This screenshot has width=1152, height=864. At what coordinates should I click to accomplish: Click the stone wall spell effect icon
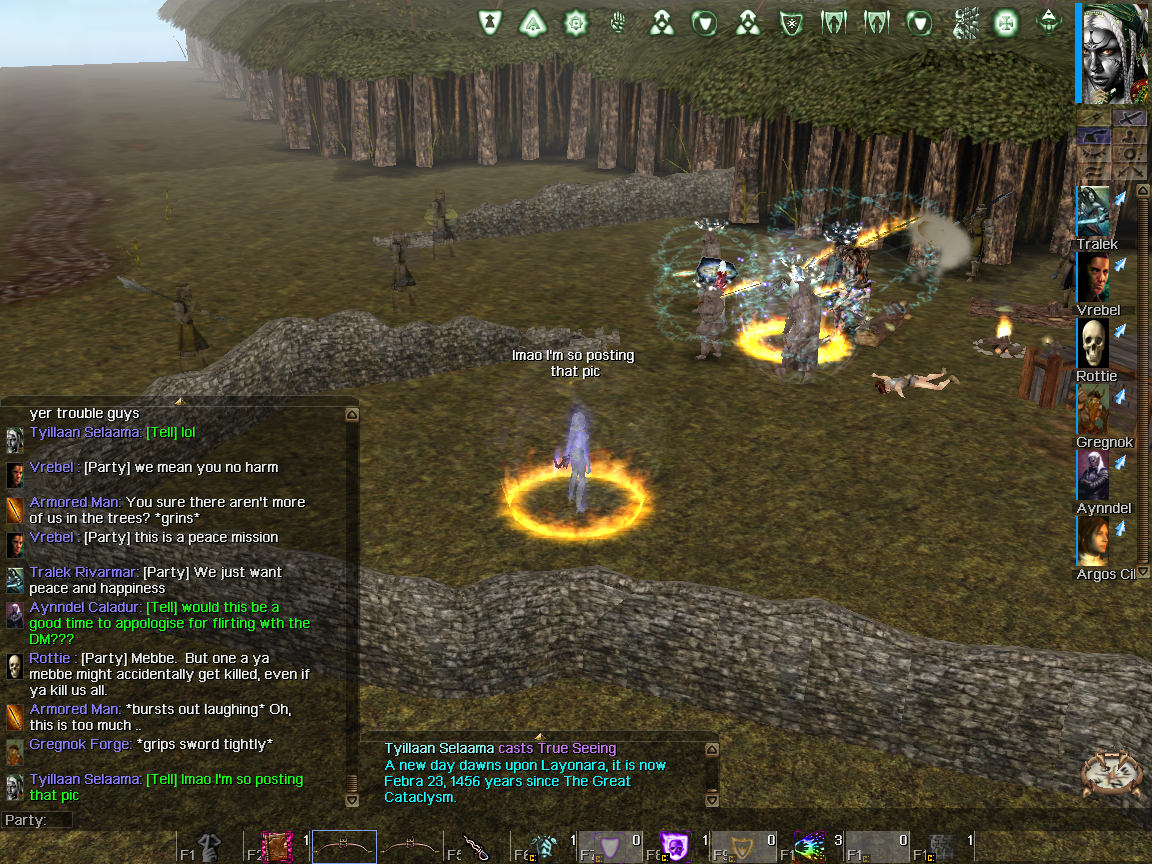click(x=965, y=22)
